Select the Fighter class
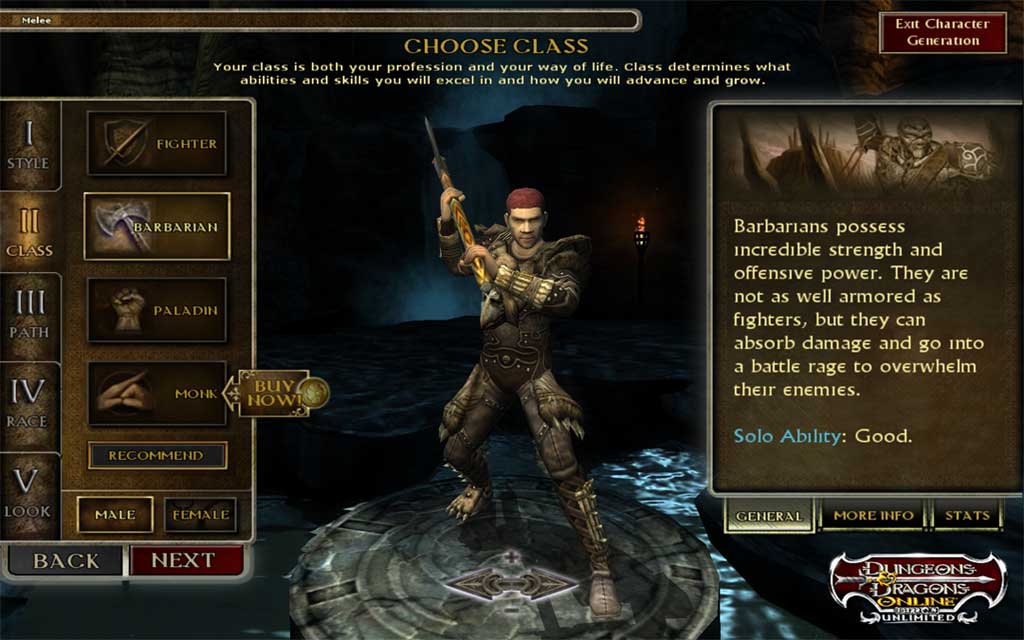This screenshot has height=640, width=1024. tap(157, 144)
